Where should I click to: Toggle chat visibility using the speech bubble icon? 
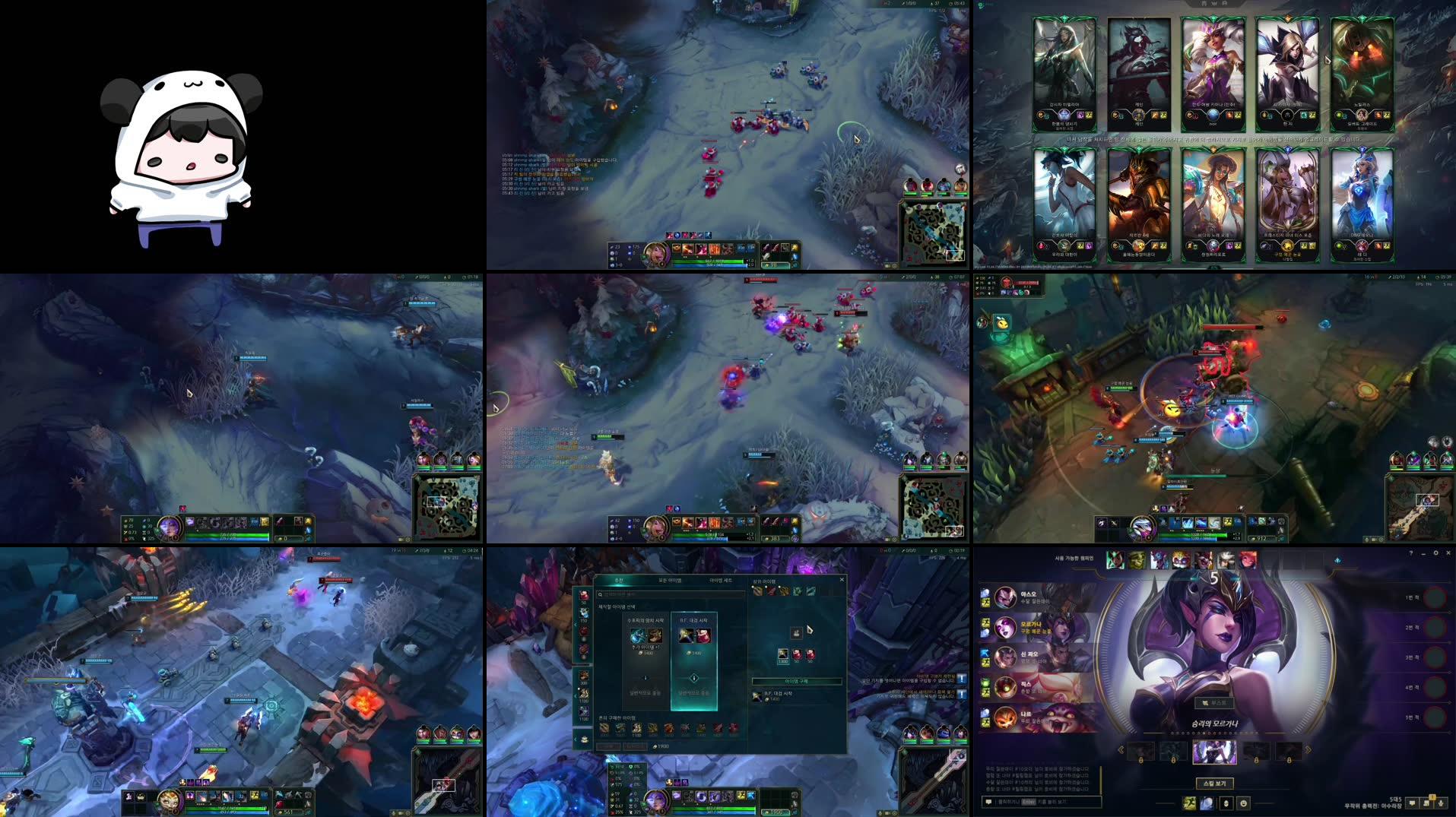click(x=1412, y=803)
